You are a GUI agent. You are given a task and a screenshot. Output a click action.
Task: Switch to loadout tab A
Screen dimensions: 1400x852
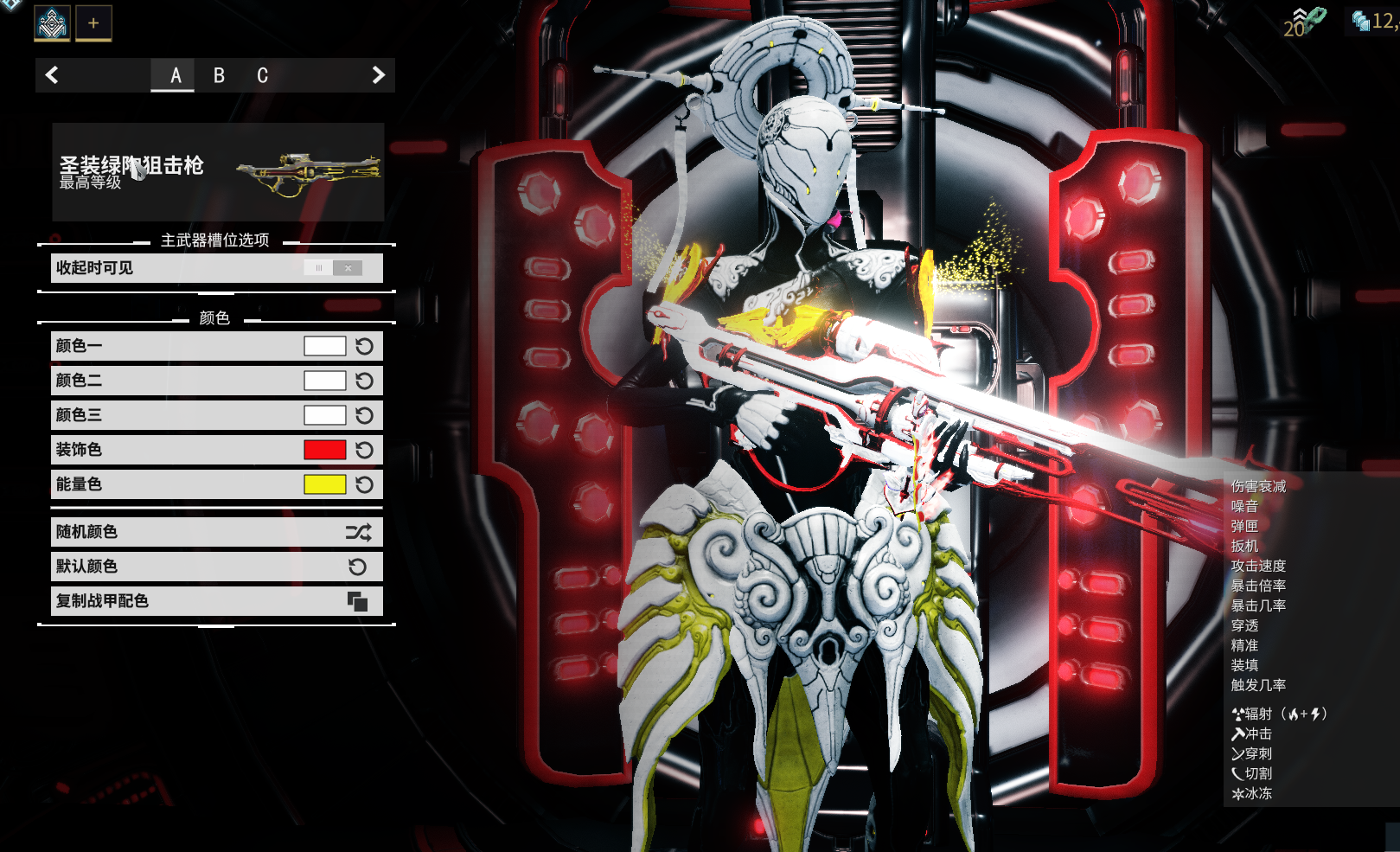(175, 76)
